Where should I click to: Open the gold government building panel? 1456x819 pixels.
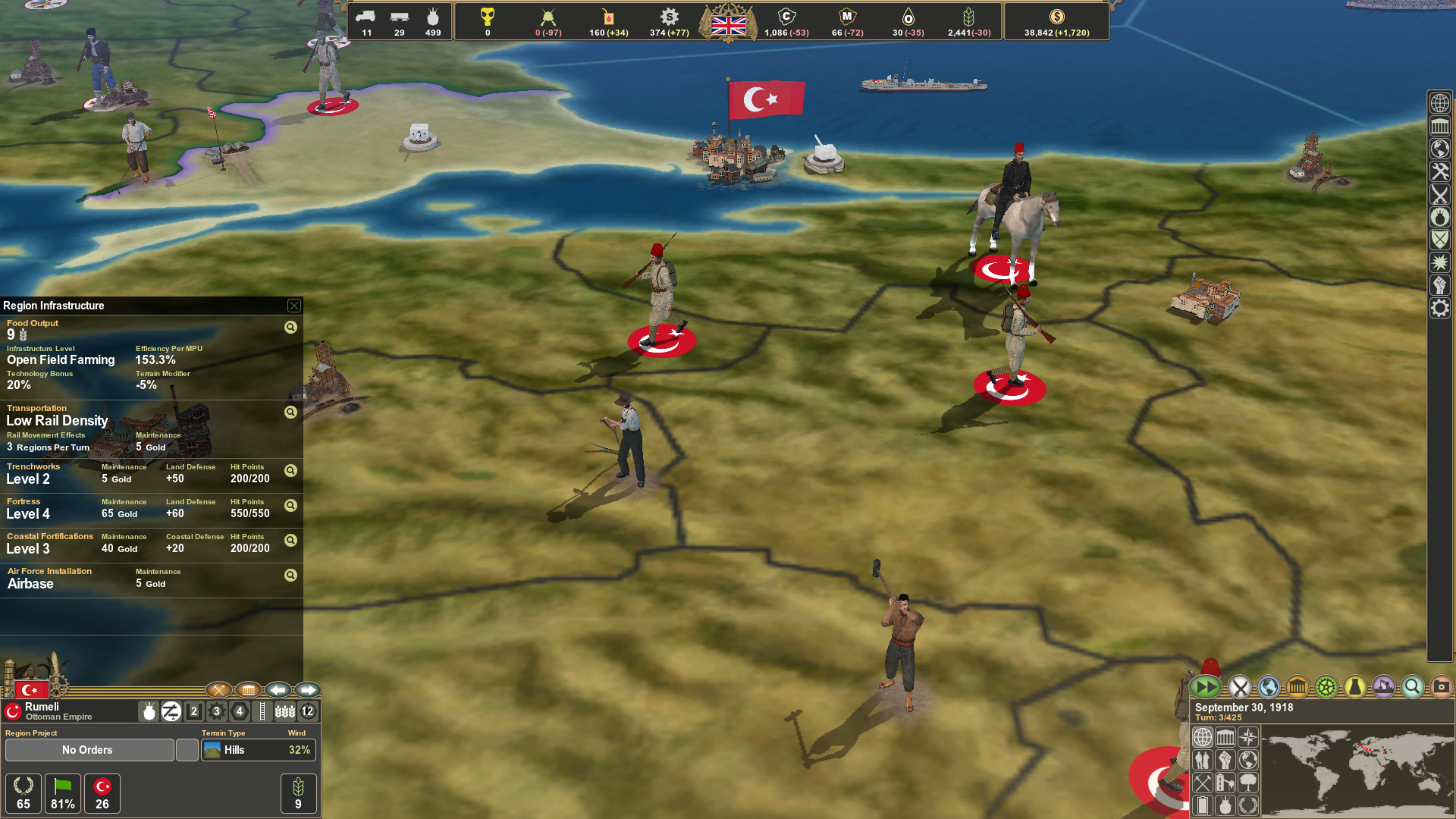click(1297, 687)
